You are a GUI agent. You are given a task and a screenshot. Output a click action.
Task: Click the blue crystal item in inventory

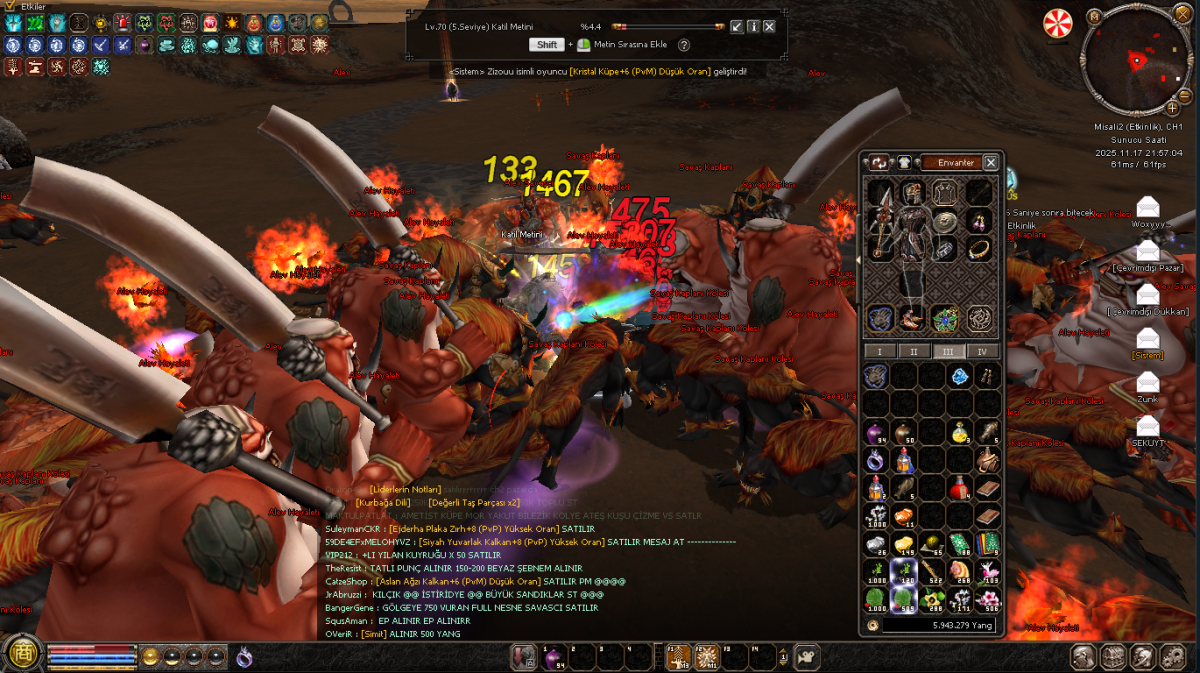(960, 376)
